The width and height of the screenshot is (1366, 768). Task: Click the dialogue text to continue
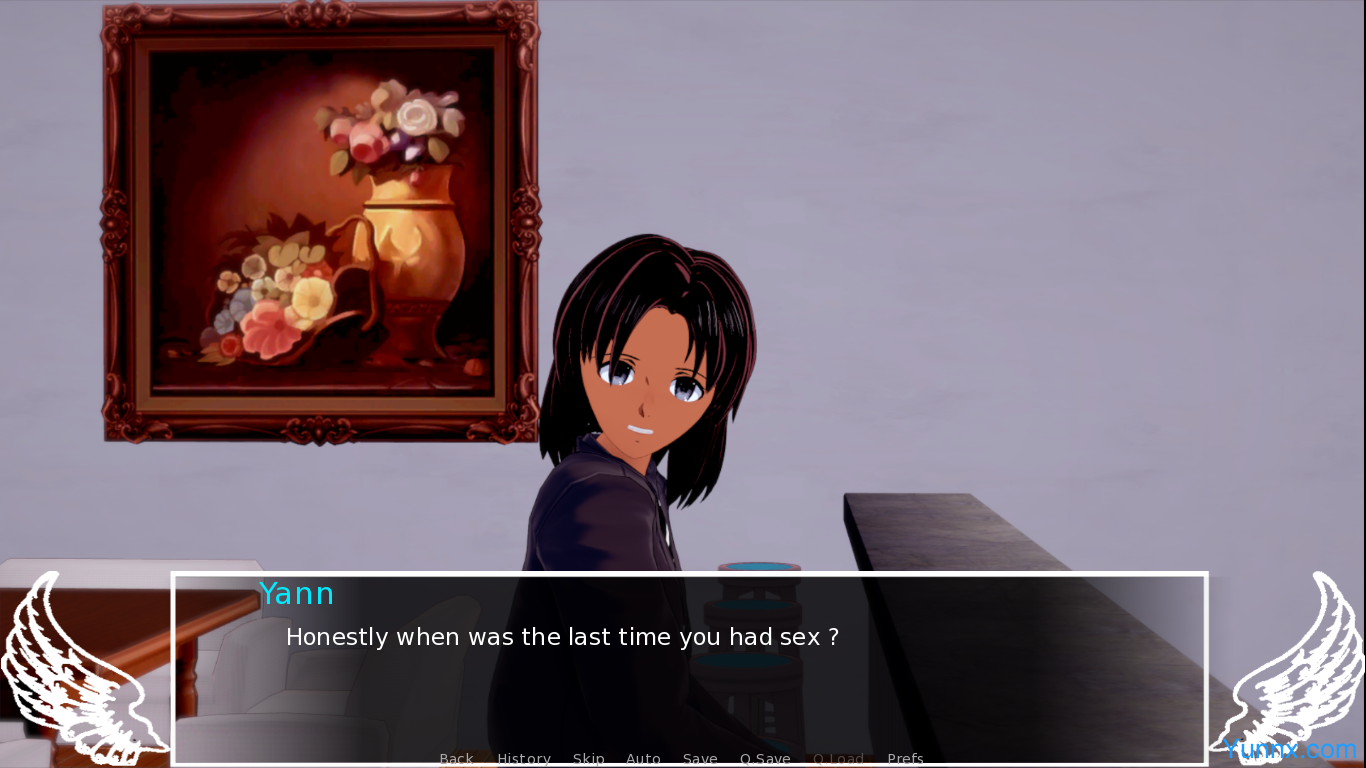(562, 637)
